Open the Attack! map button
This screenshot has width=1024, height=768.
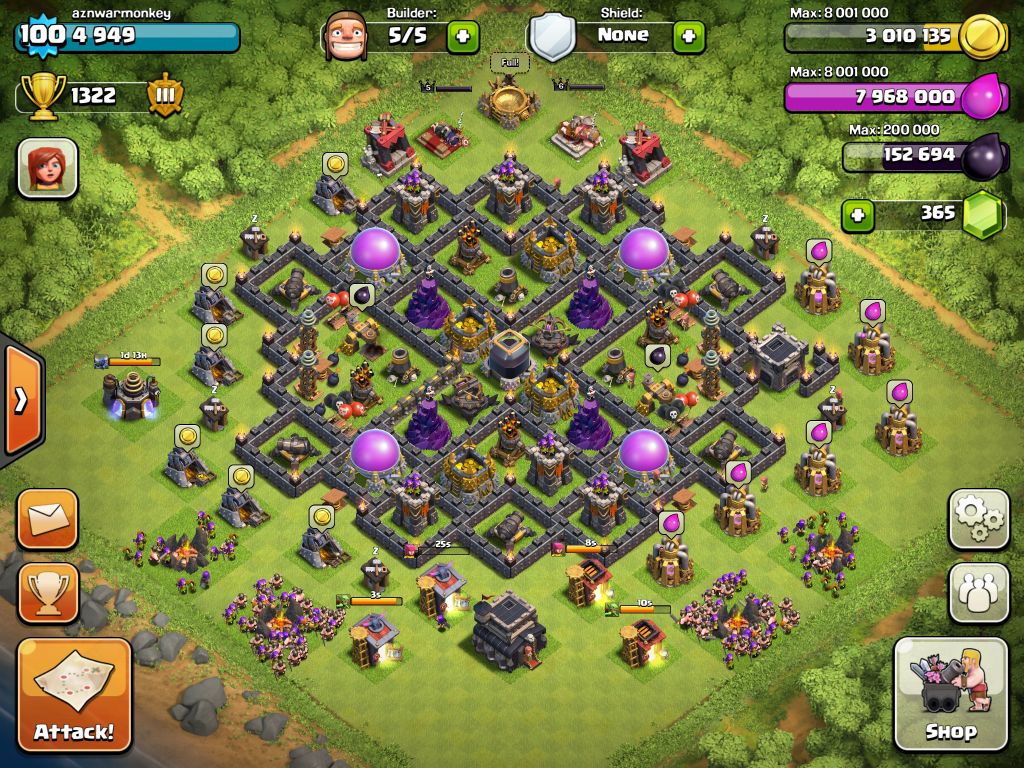pos(74,695)
